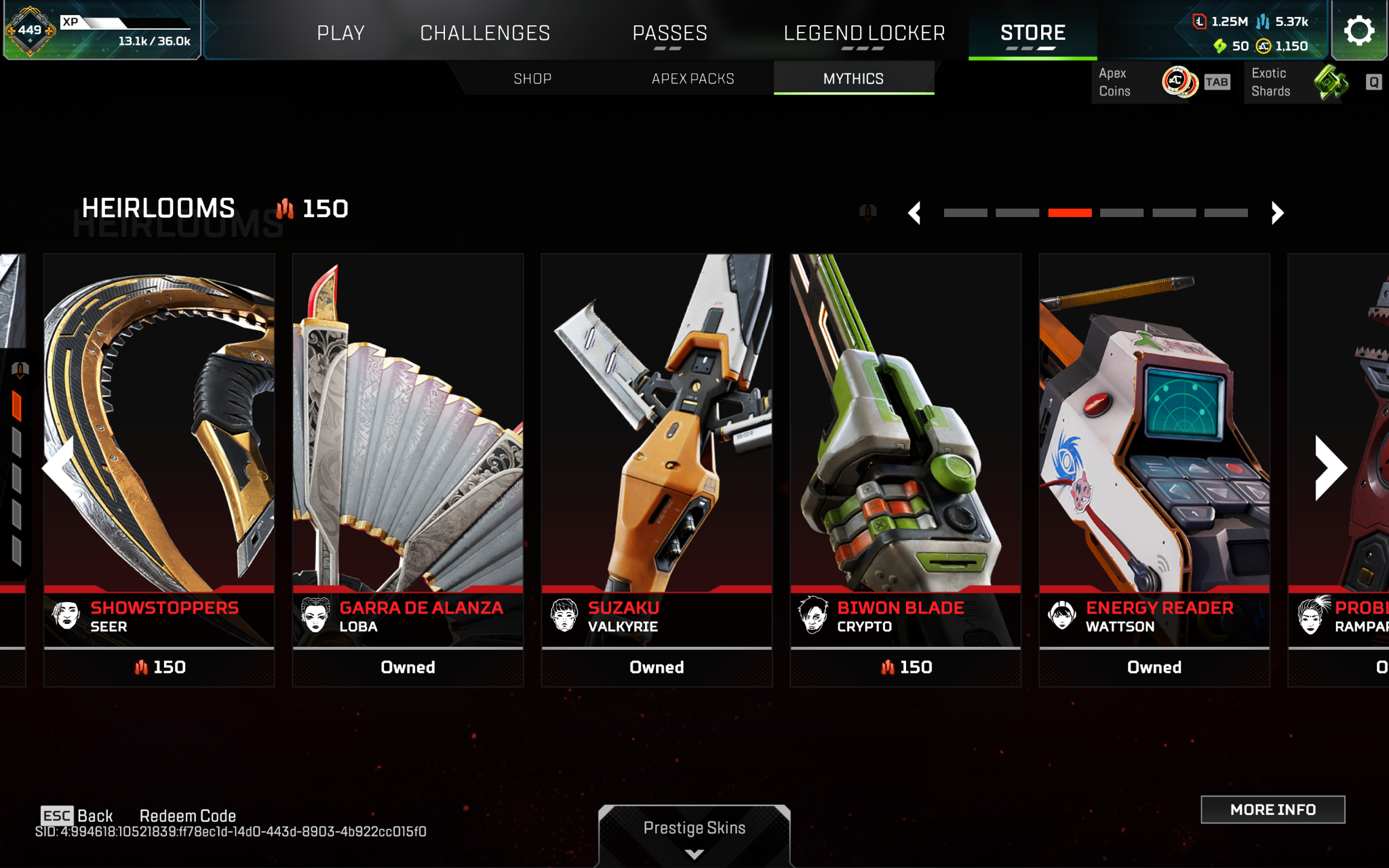Go to the previous heirloom page with the small left arrow

tap(915, 213)
